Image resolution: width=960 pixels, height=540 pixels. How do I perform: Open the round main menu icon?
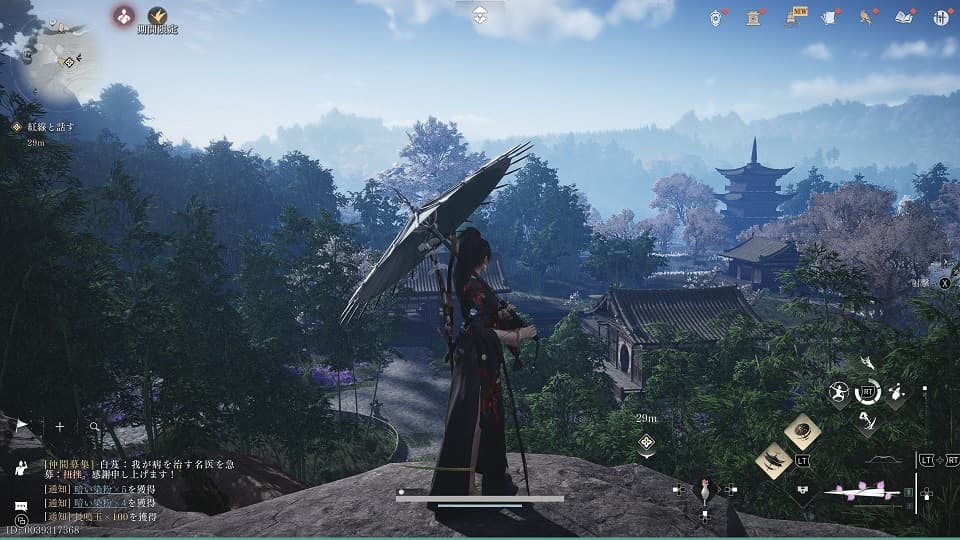(x=940, y=17)
